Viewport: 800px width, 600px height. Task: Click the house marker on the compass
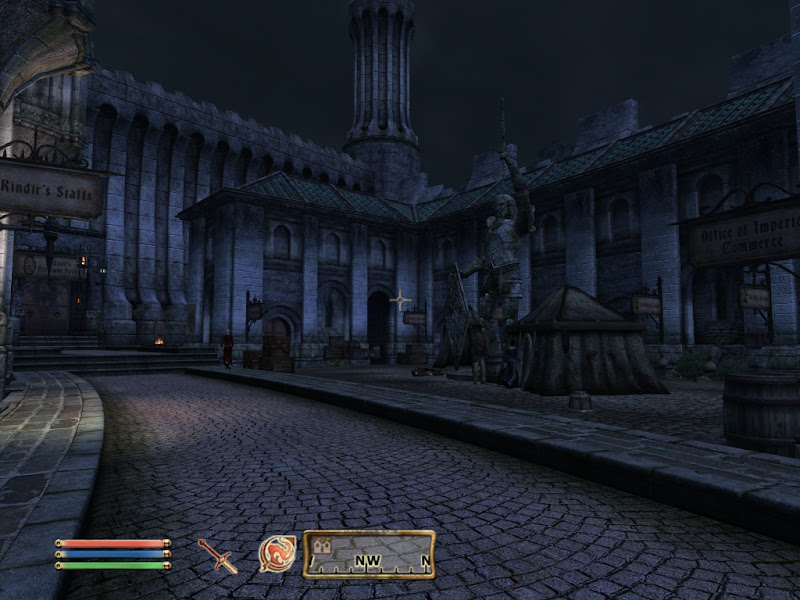click(x=322, y=546)
